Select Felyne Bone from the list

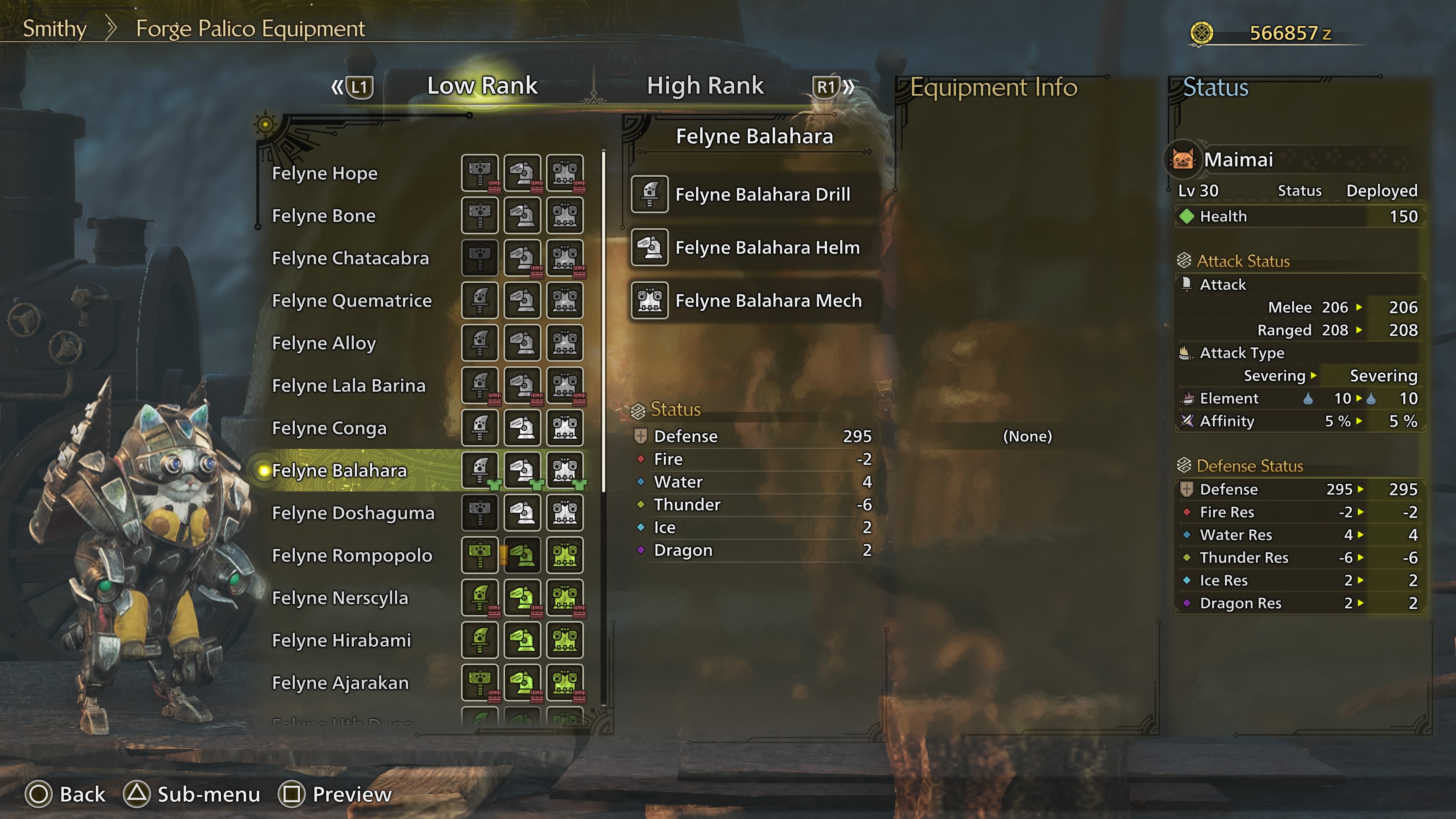[x=323, y=216]
